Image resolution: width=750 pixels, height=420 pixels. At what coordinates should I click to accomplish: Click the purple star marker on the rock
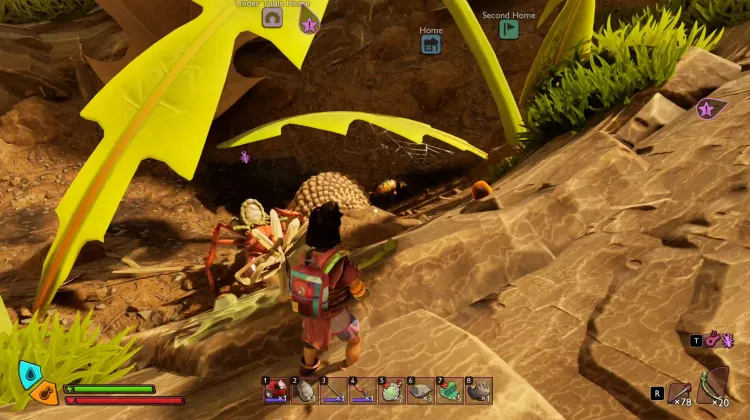click(710, 109)
